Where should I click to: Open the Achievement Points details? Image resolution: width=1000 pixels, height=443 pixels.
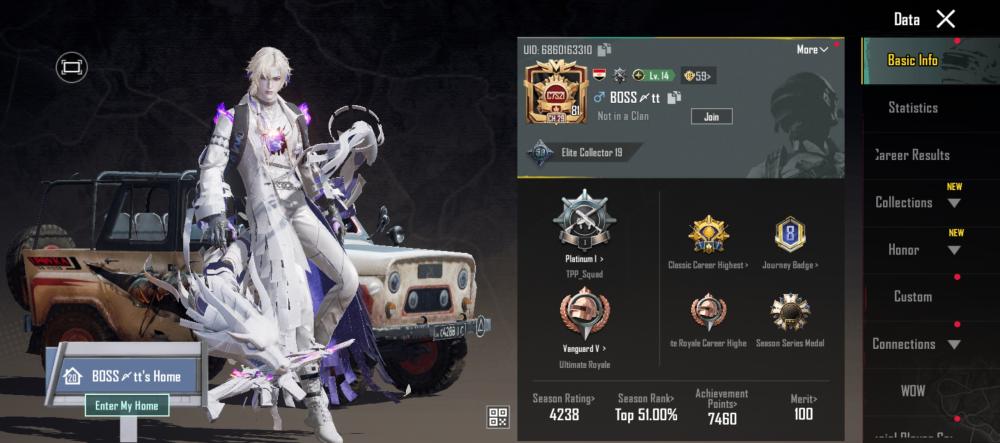point(721,407)
